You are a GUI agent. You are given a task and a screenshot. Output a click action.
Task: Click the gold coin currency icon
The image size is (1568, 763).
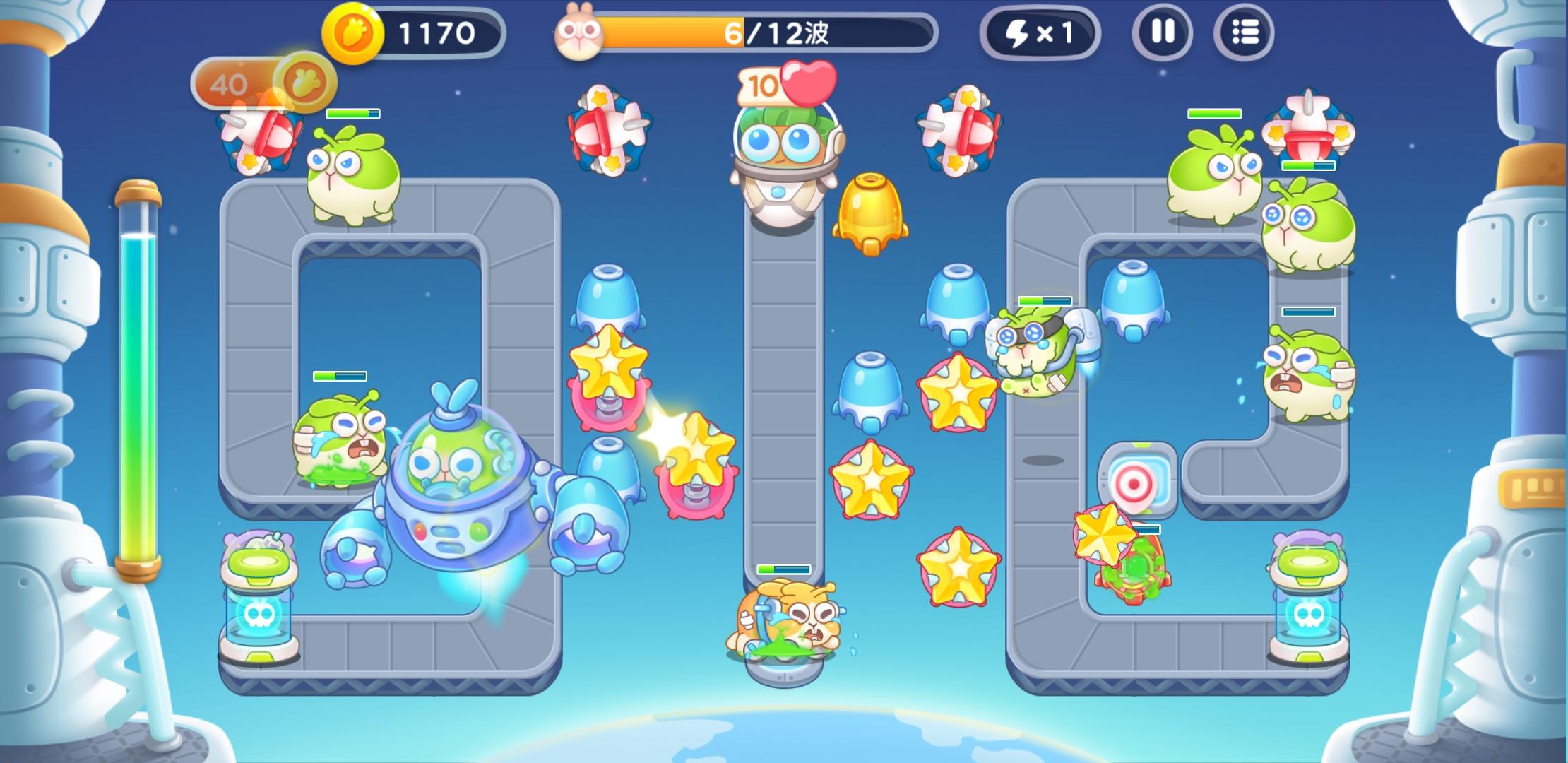353,32
